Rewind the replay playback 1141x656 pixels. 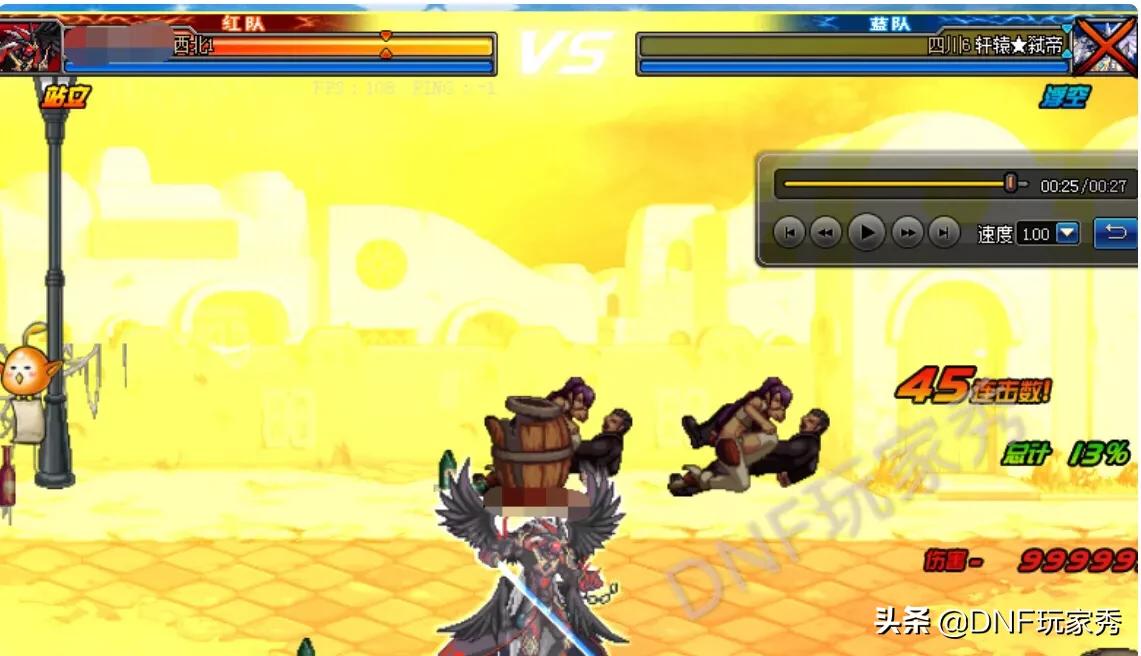(x=825, y=233)
